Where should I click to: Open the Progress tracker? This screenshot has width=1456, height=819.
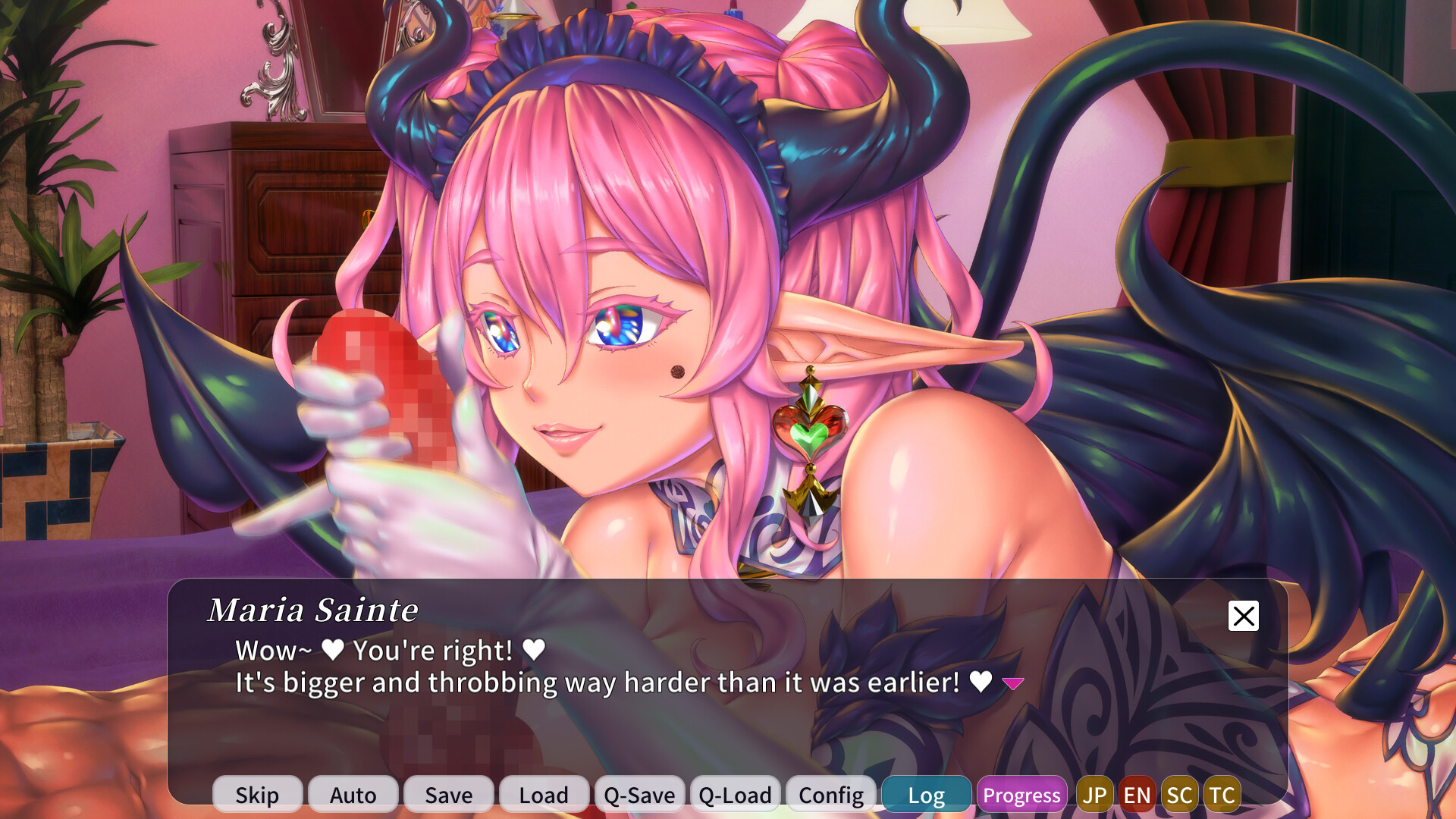1021,795
